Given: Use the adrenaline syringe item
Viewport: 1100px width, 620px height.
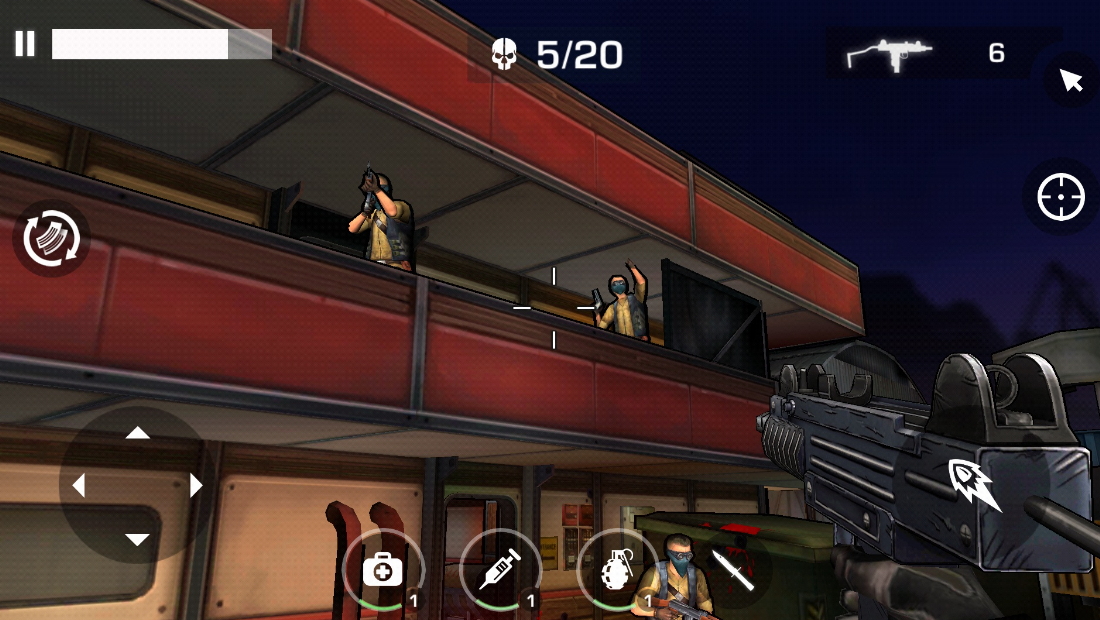Looking at the screenshot, I should coord(499,570).
